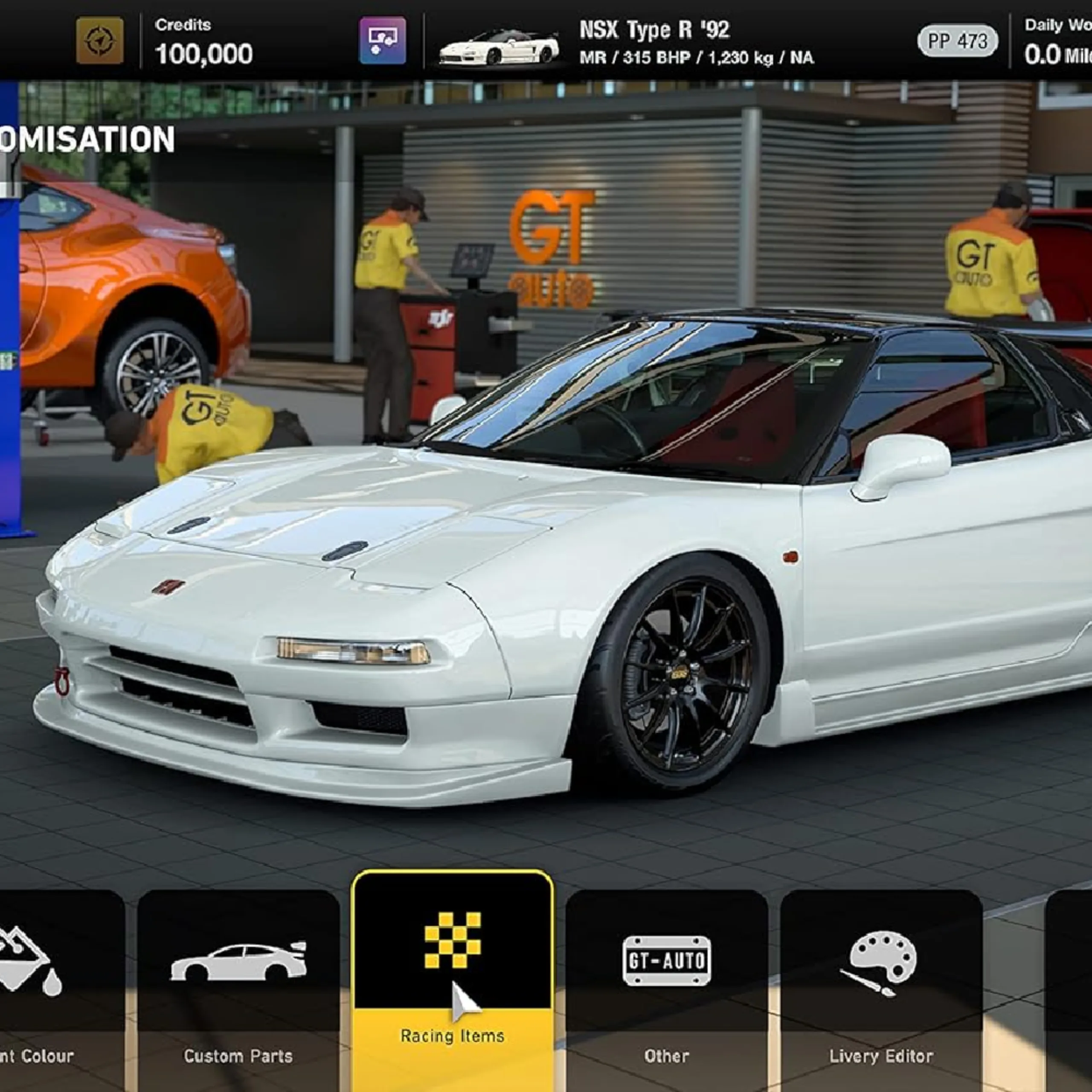Select the NSX Type R '92 car thumbnail
The width and height of the screenshot is (1092, 1092).
[499, 46]
